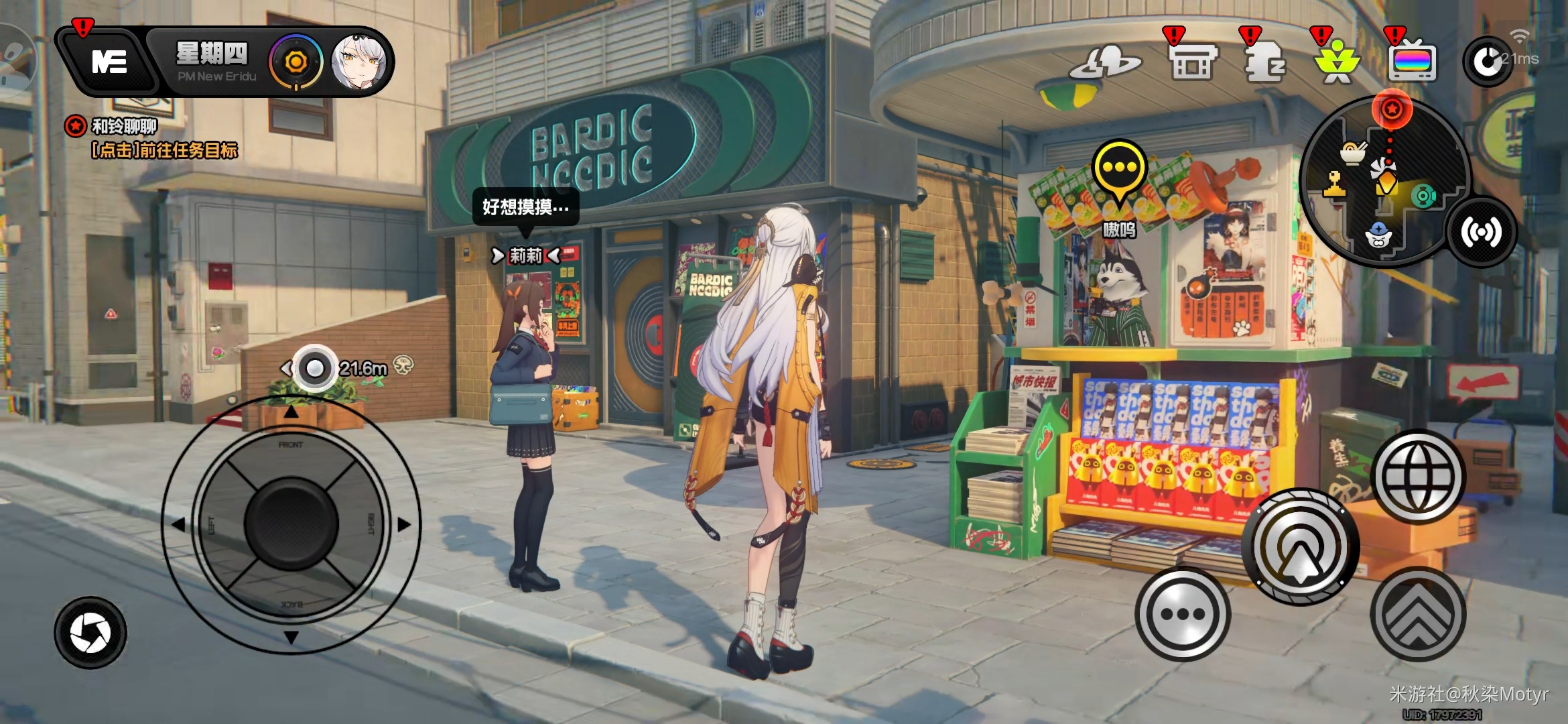Open the camera shutter photo mode
Screen dimensions: 1568x724
[x=90, y=633]
